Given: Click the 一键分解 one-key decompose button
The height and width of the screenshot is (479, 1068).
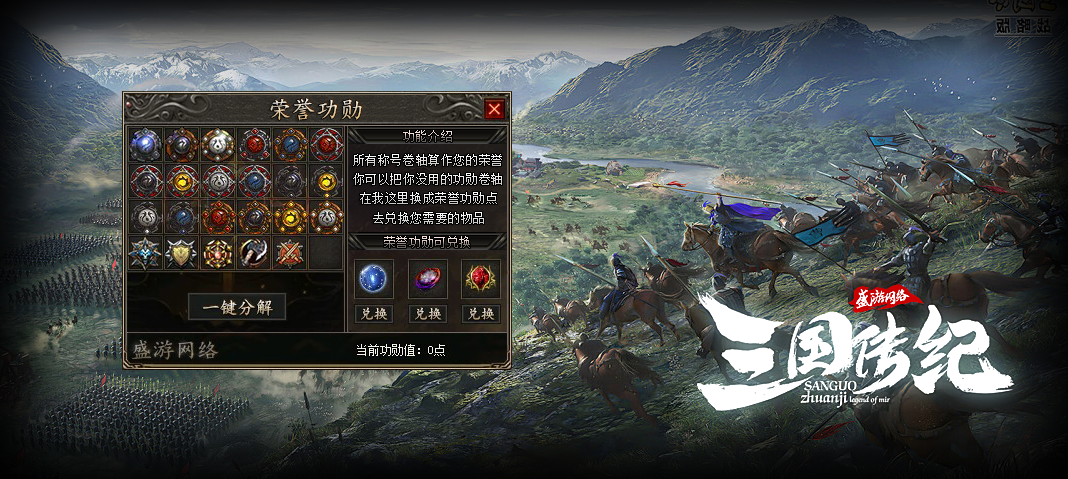Looking at the screenshot, I should click(x=237, y=307).
